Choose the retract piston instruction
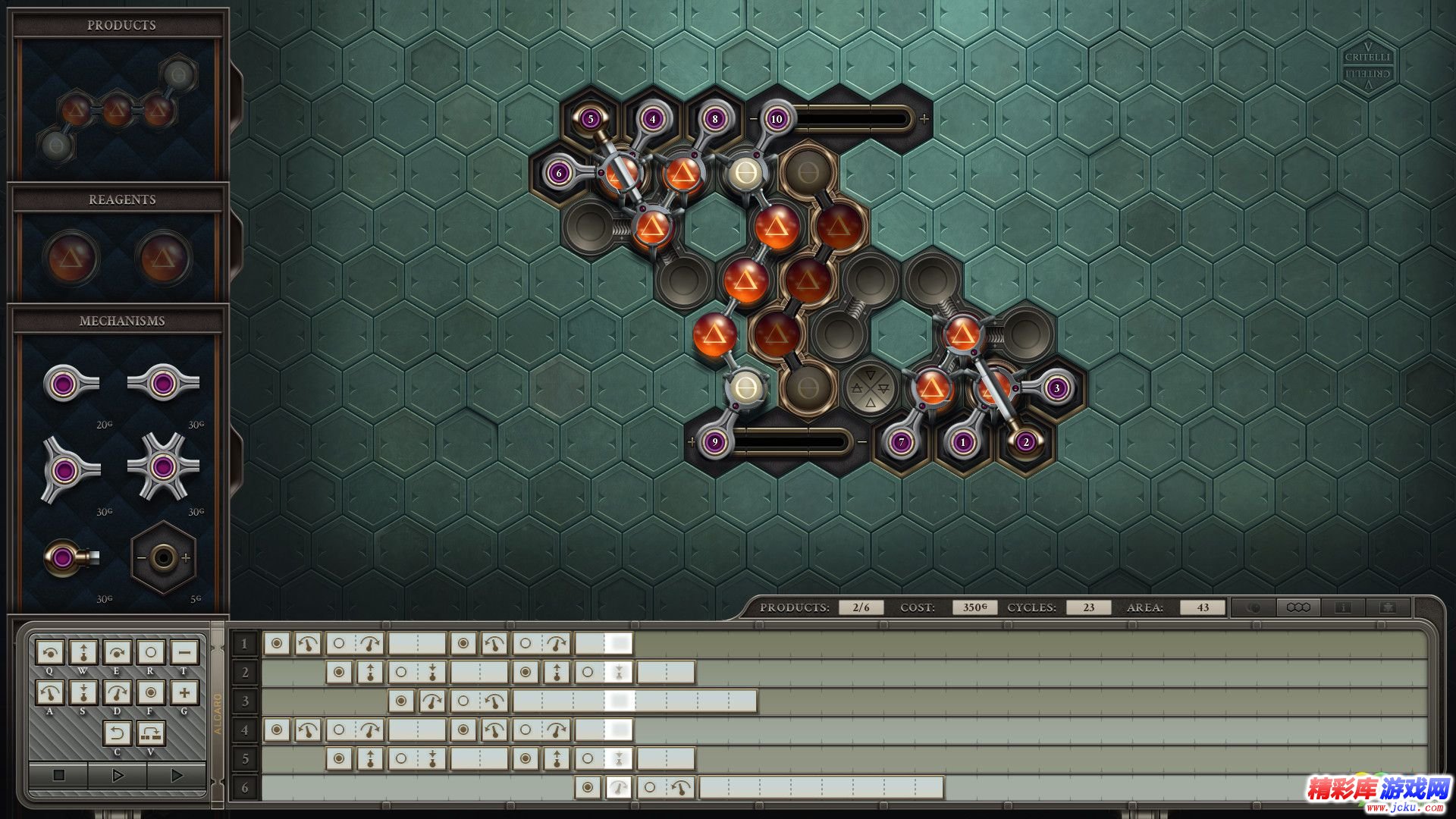 coord(83,692)
